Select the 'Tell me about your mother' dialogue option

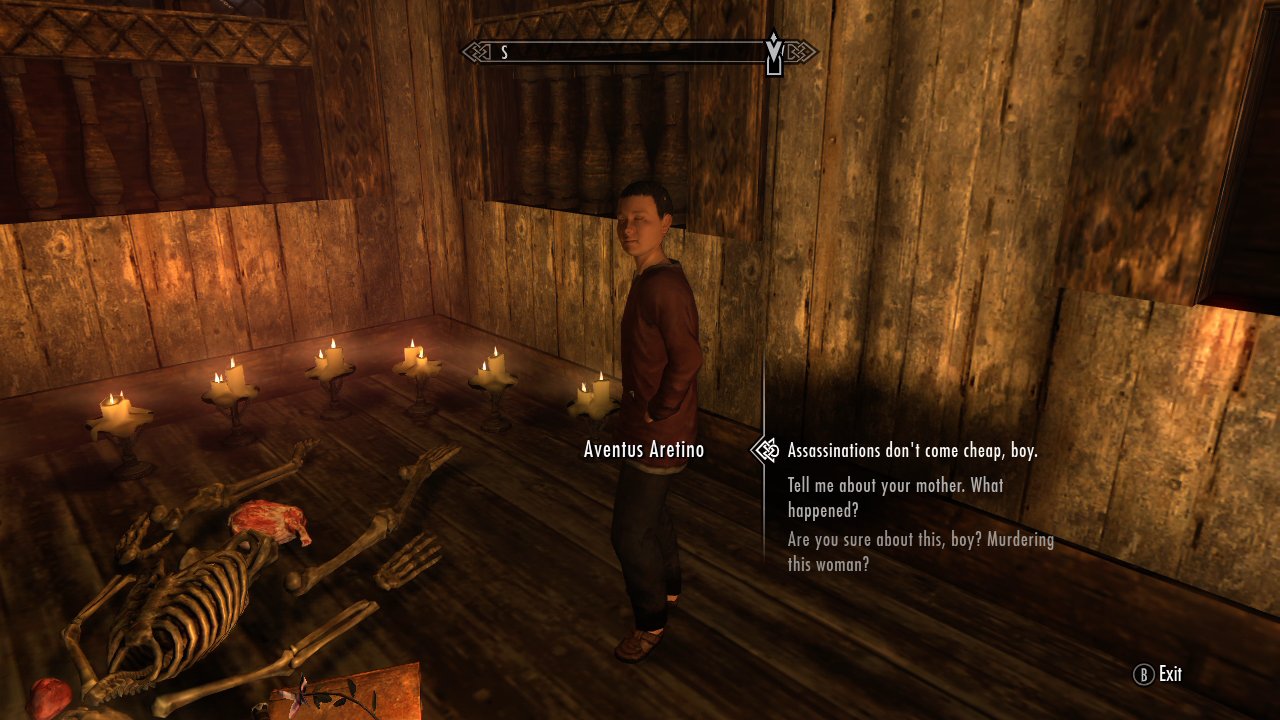(895, 497)
